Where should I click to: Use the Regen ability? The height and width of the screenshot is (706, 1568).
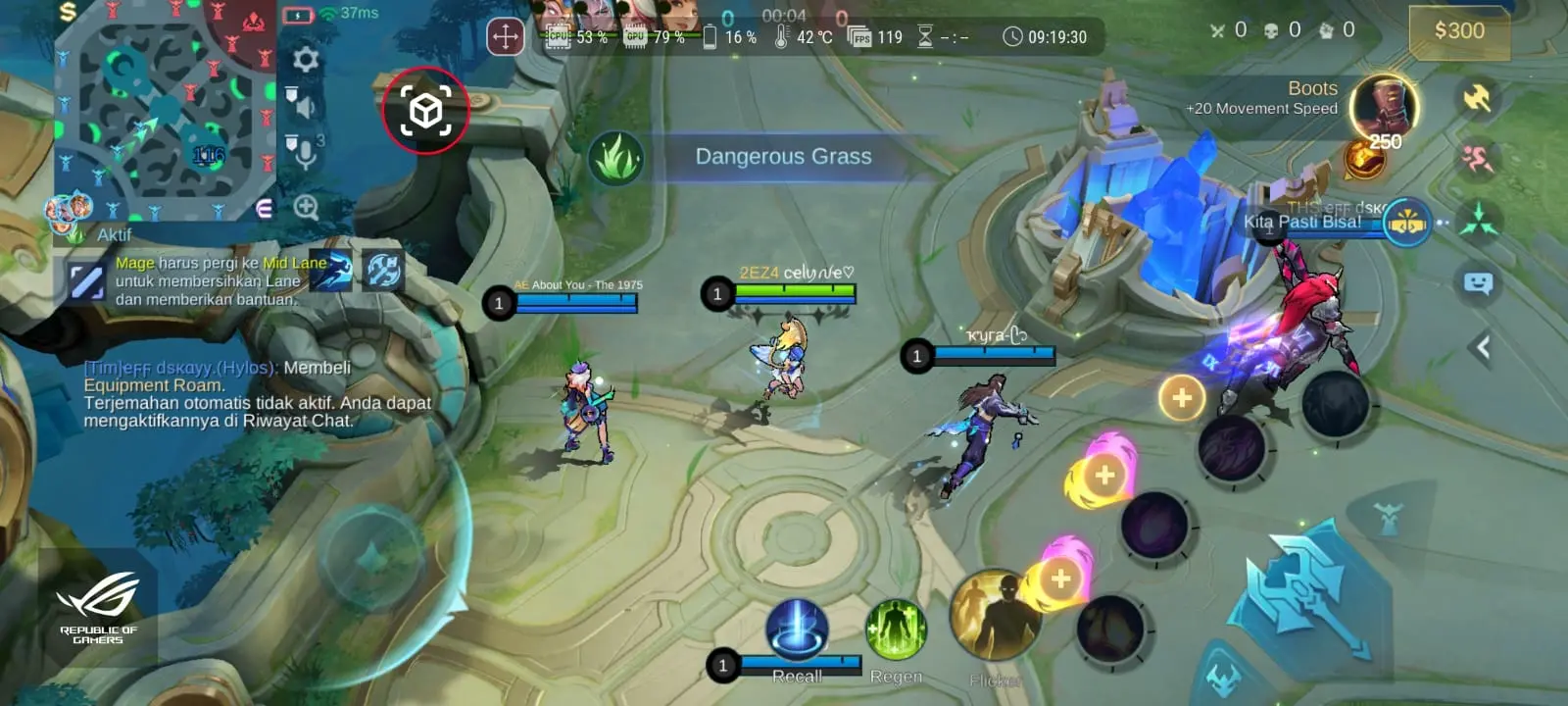(x=896, y=631)
